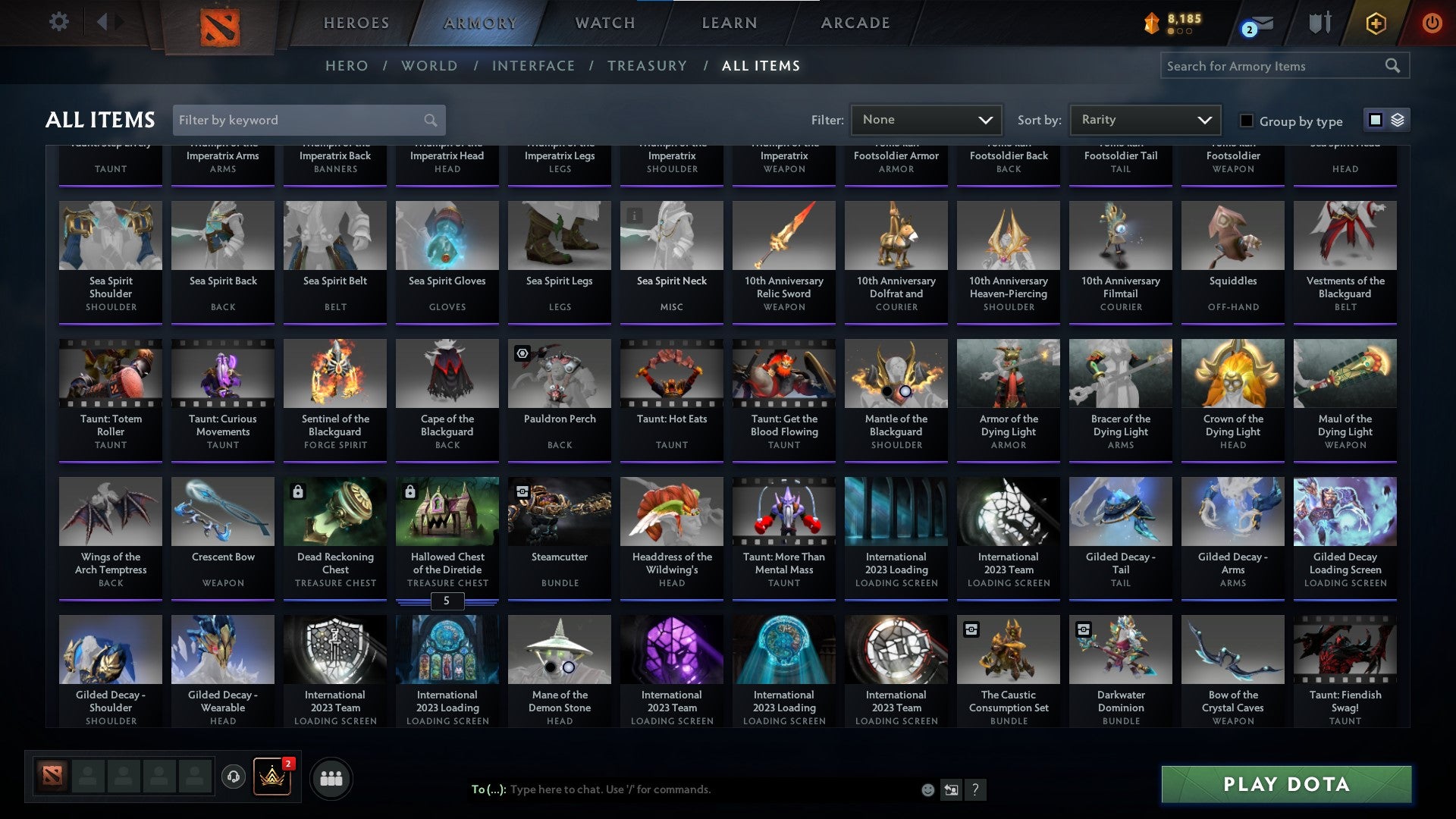Open the TREASURY breadcrumb section
This screenshot has width=1456, height=819.
click(x=648, y=66)
